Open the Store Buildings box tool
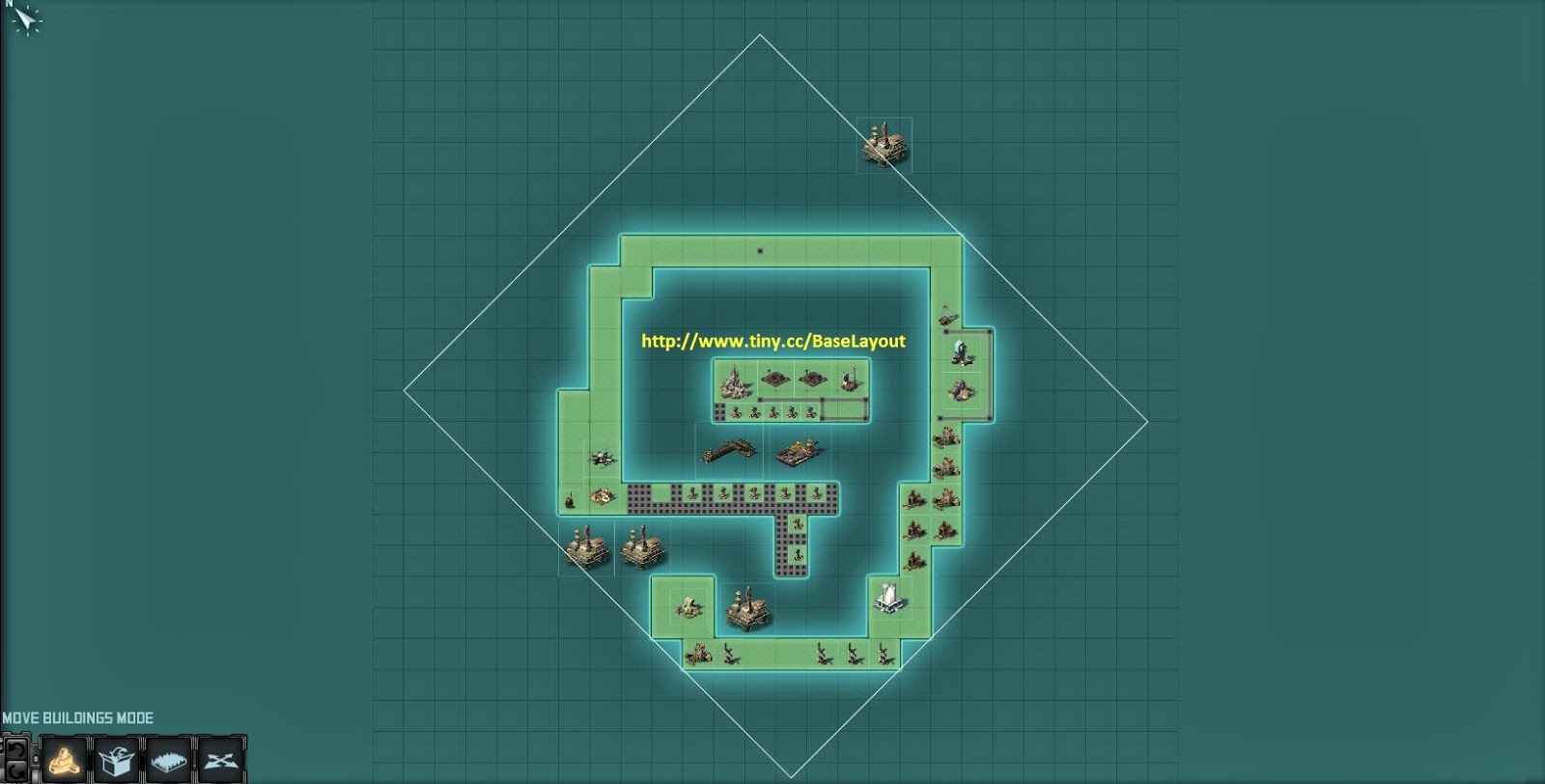The height and width of the screenshot is (784, 1545). (x=114, y=761)
